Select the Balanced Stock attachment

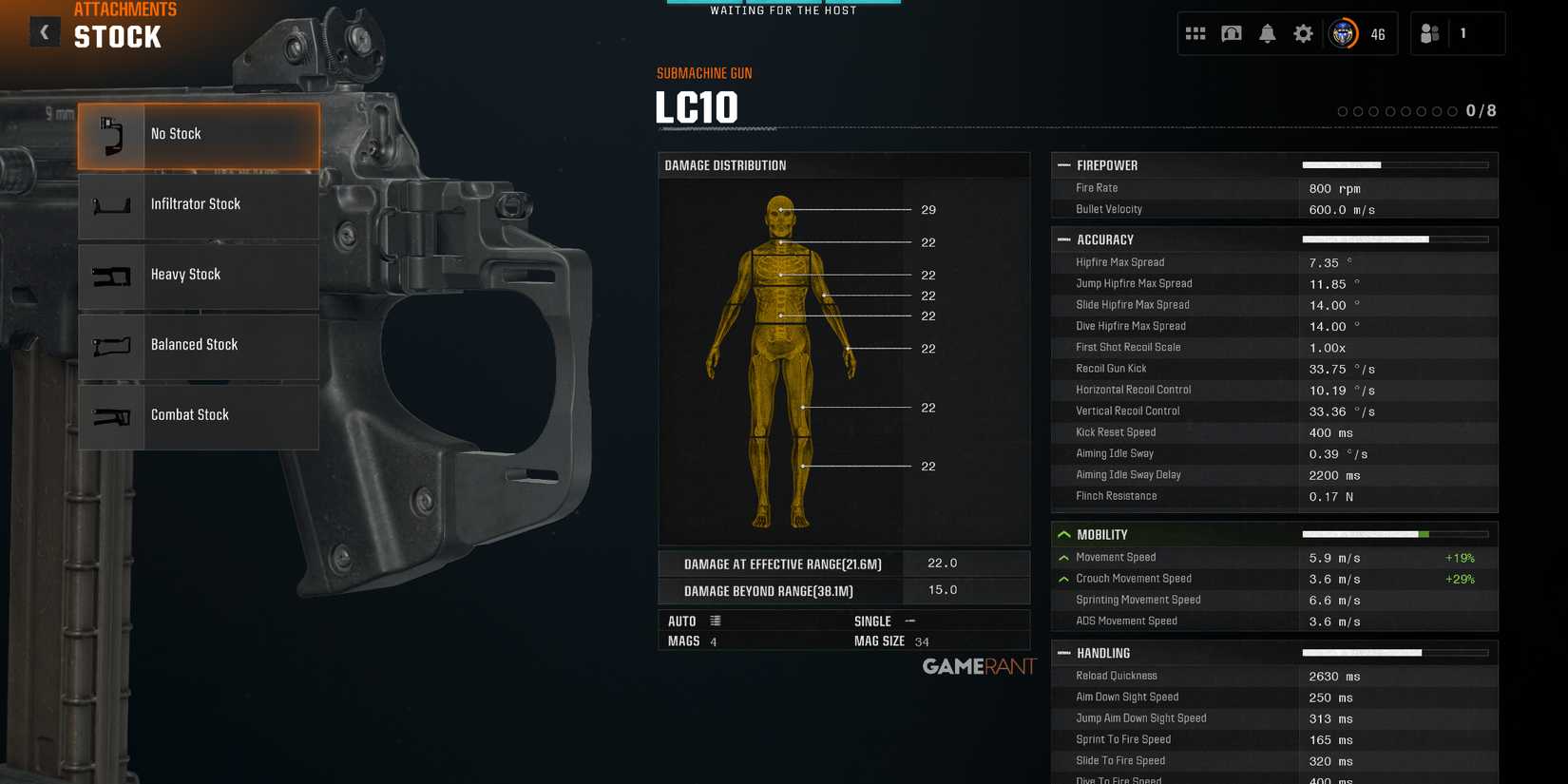[x=111, y=347]
